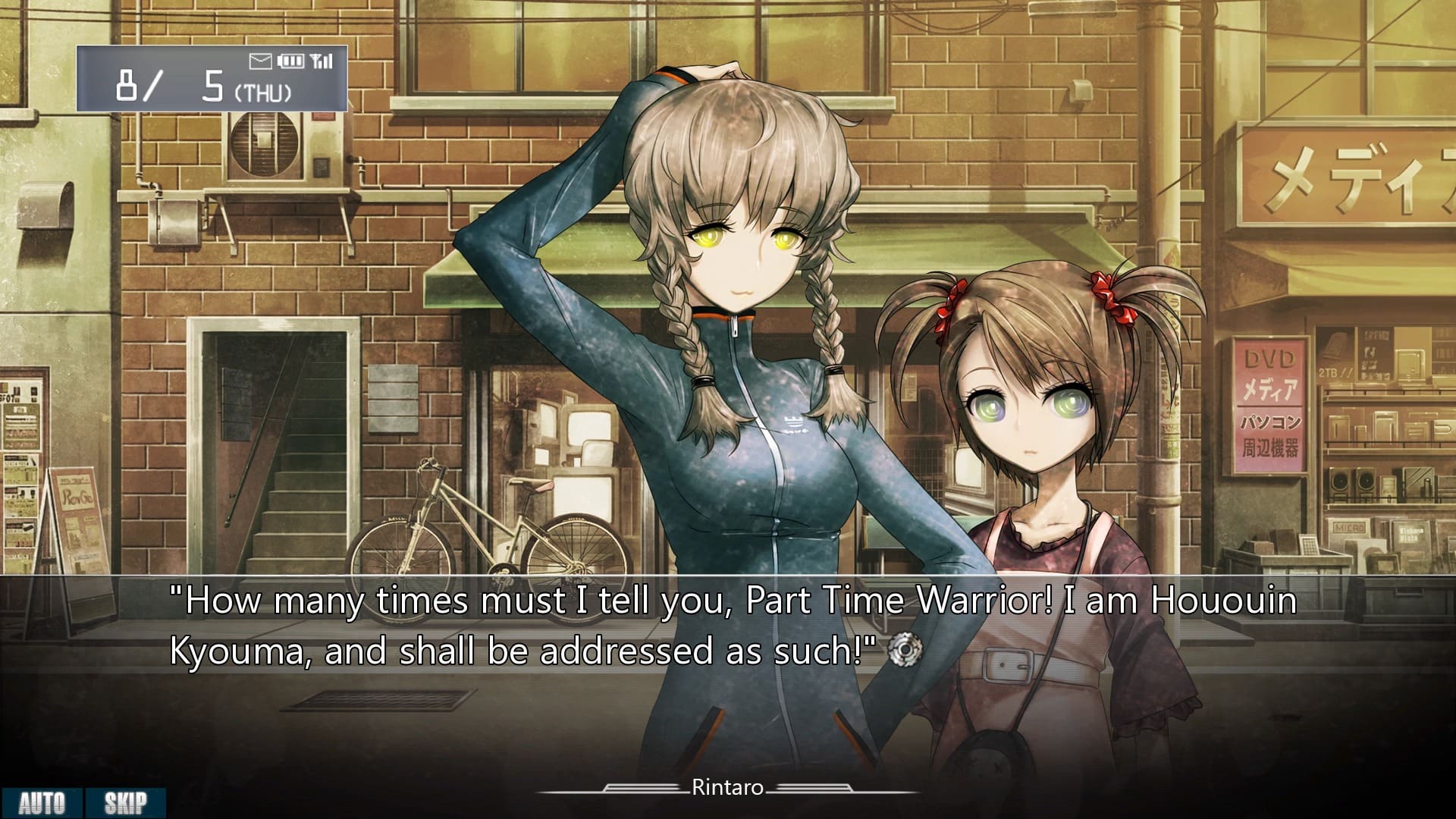Toggle AUTO text advance mode
The image size is (1456, 819).
coord(42,803)
